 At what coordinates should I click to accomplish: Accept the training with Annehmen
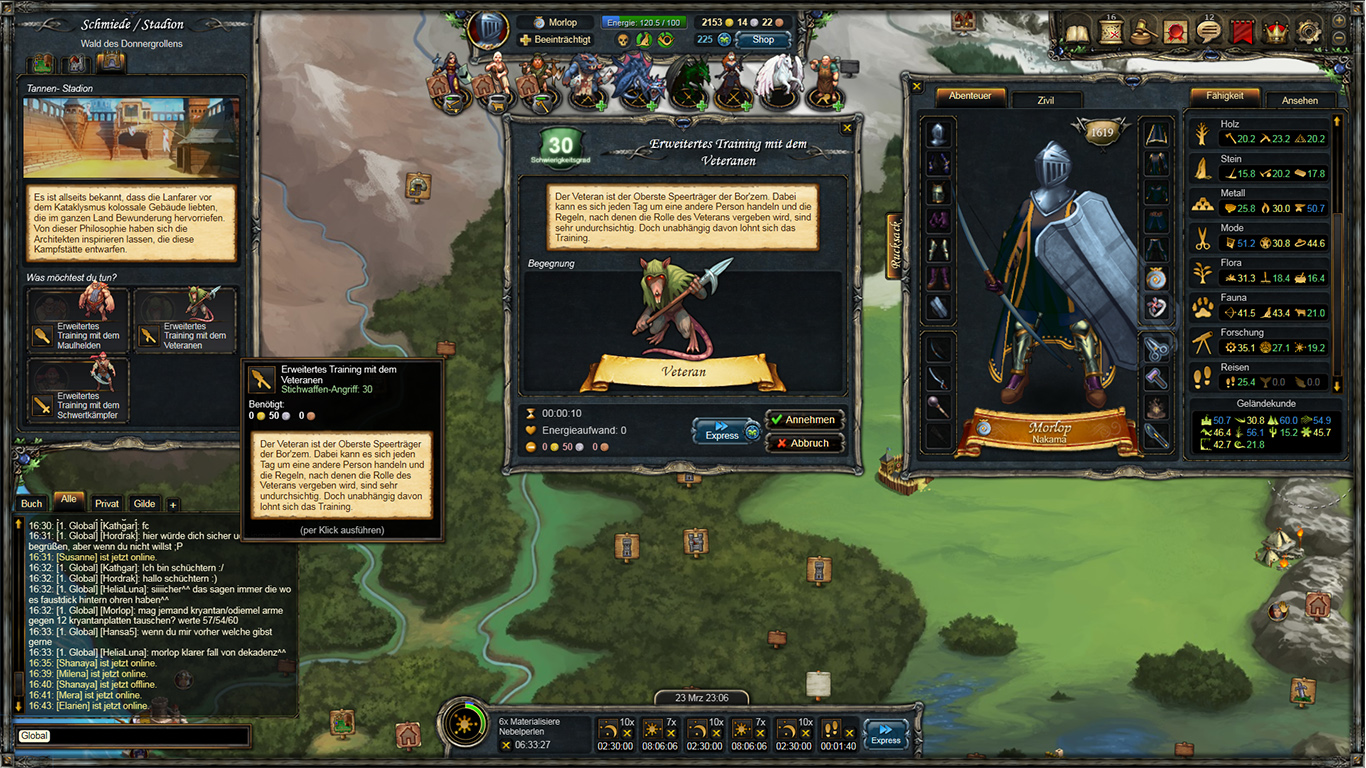(x=805, y=419)
